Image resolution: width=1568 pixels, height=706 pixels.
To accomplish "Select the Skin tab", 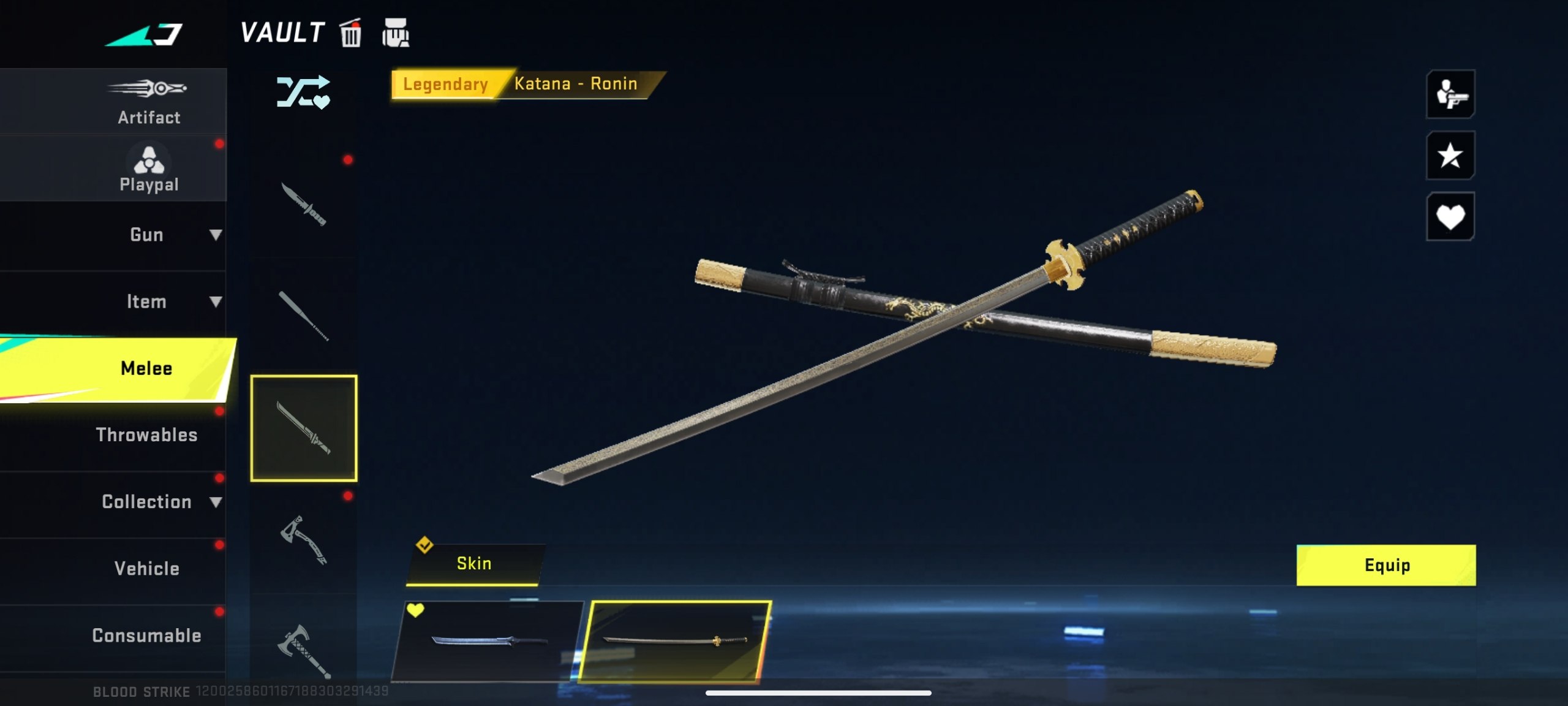I will [x=474, y=564].
